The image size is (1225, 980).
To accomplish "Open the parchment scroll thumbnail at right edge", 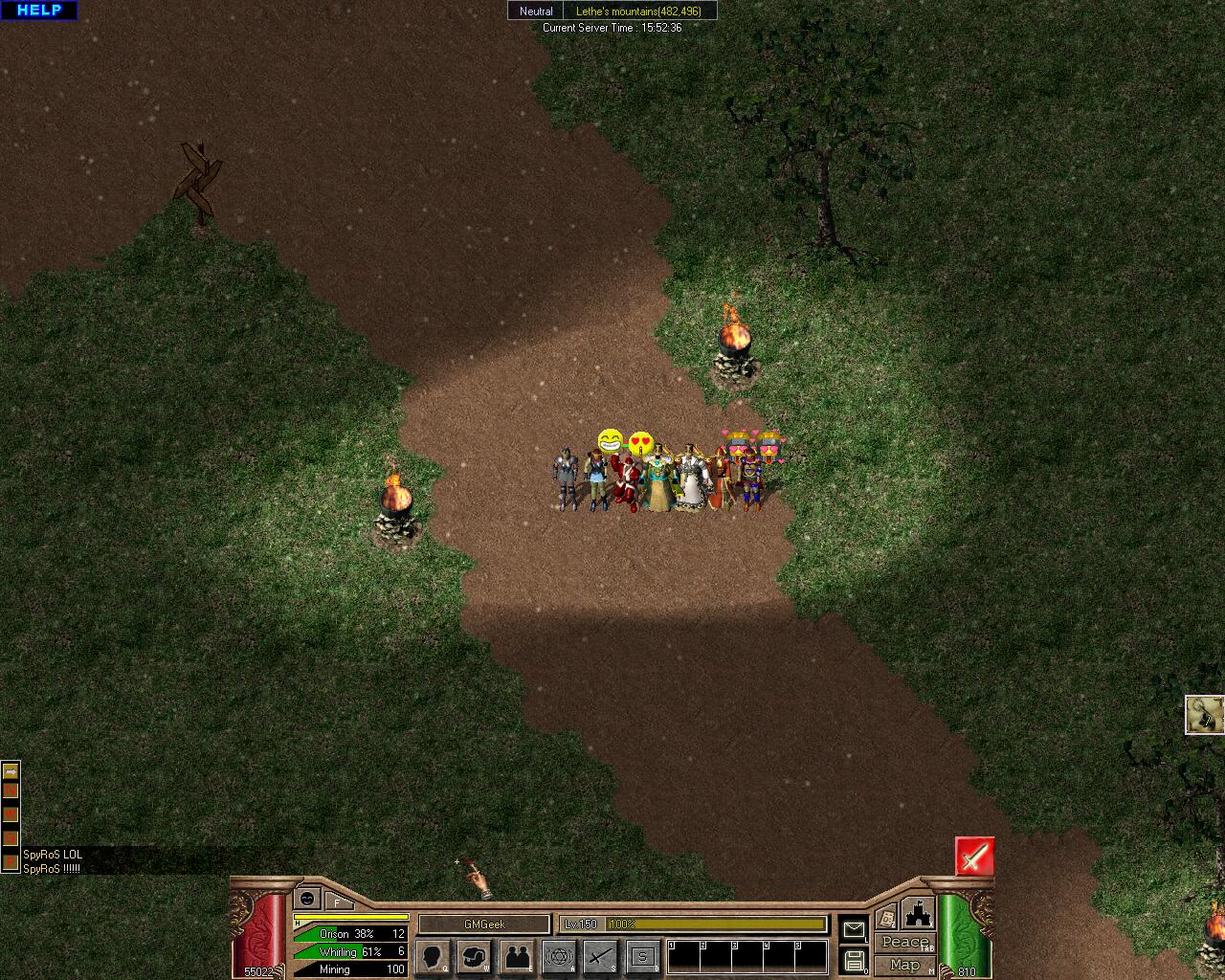I will (x=1205, y=714).
